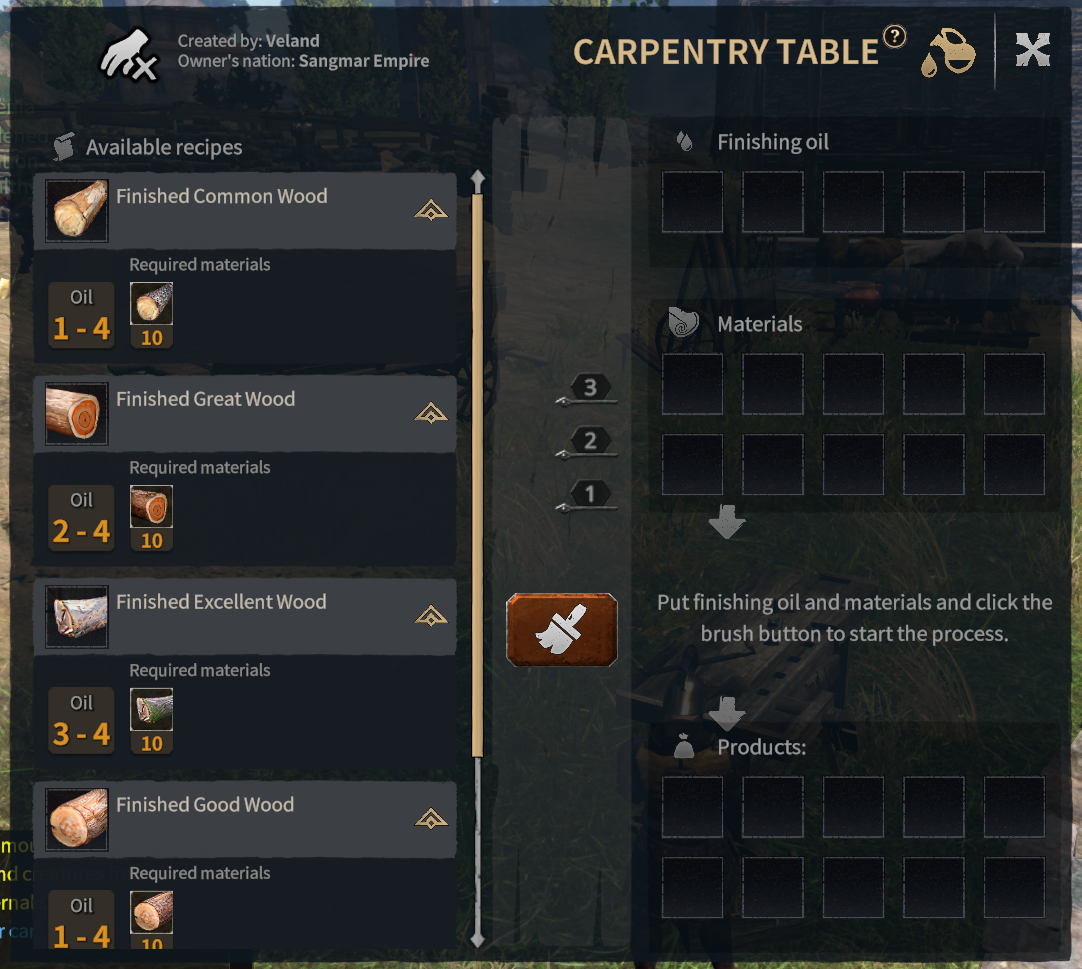This screenshot has height=969, width=1082.
Task: Choose the Finished Great Wood recipe
Action: click(205, 400)
